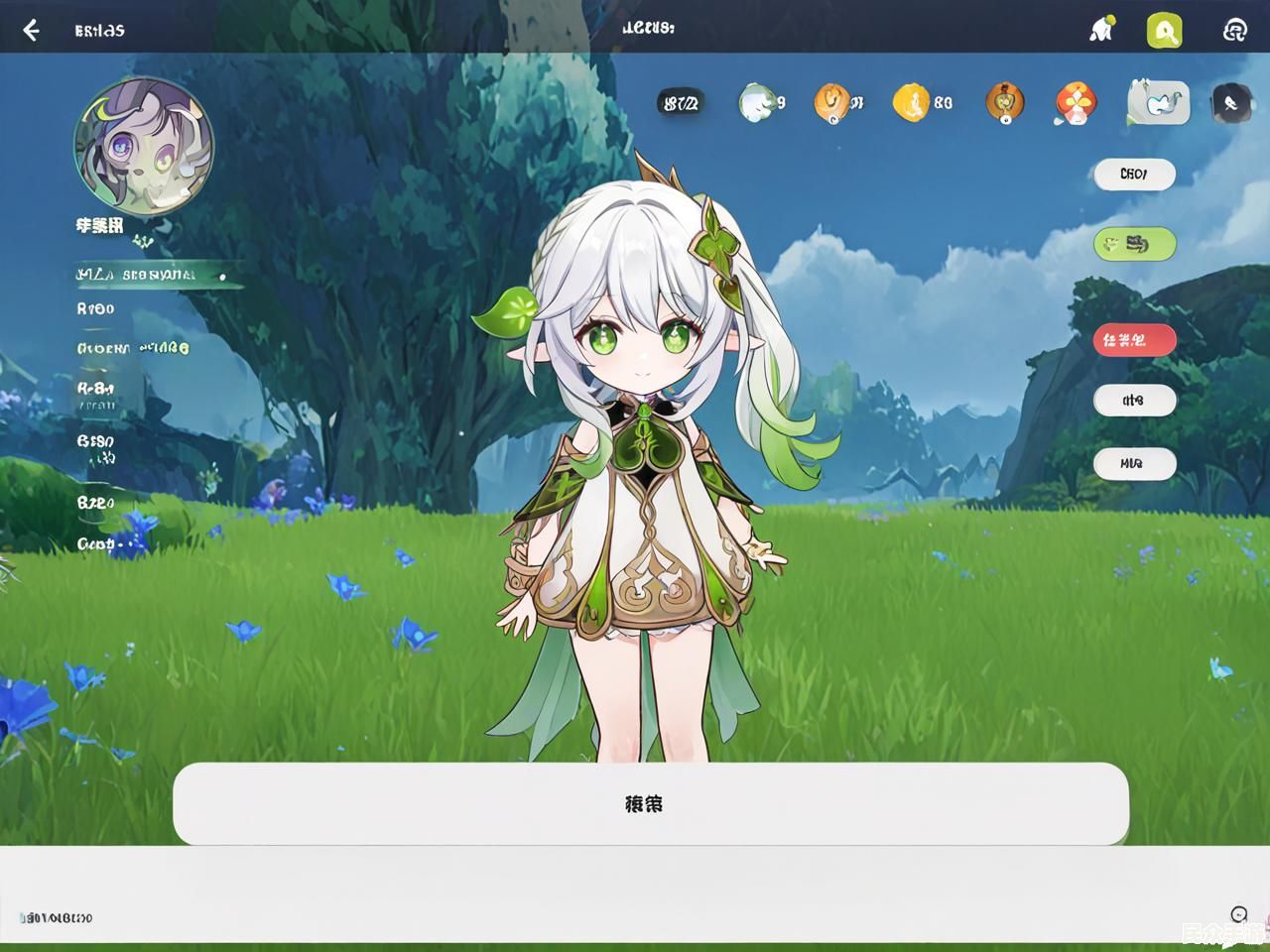Click the yellow-green magnifier search button
Viewport: 1270px width, 952px height.
[1164, 31]
